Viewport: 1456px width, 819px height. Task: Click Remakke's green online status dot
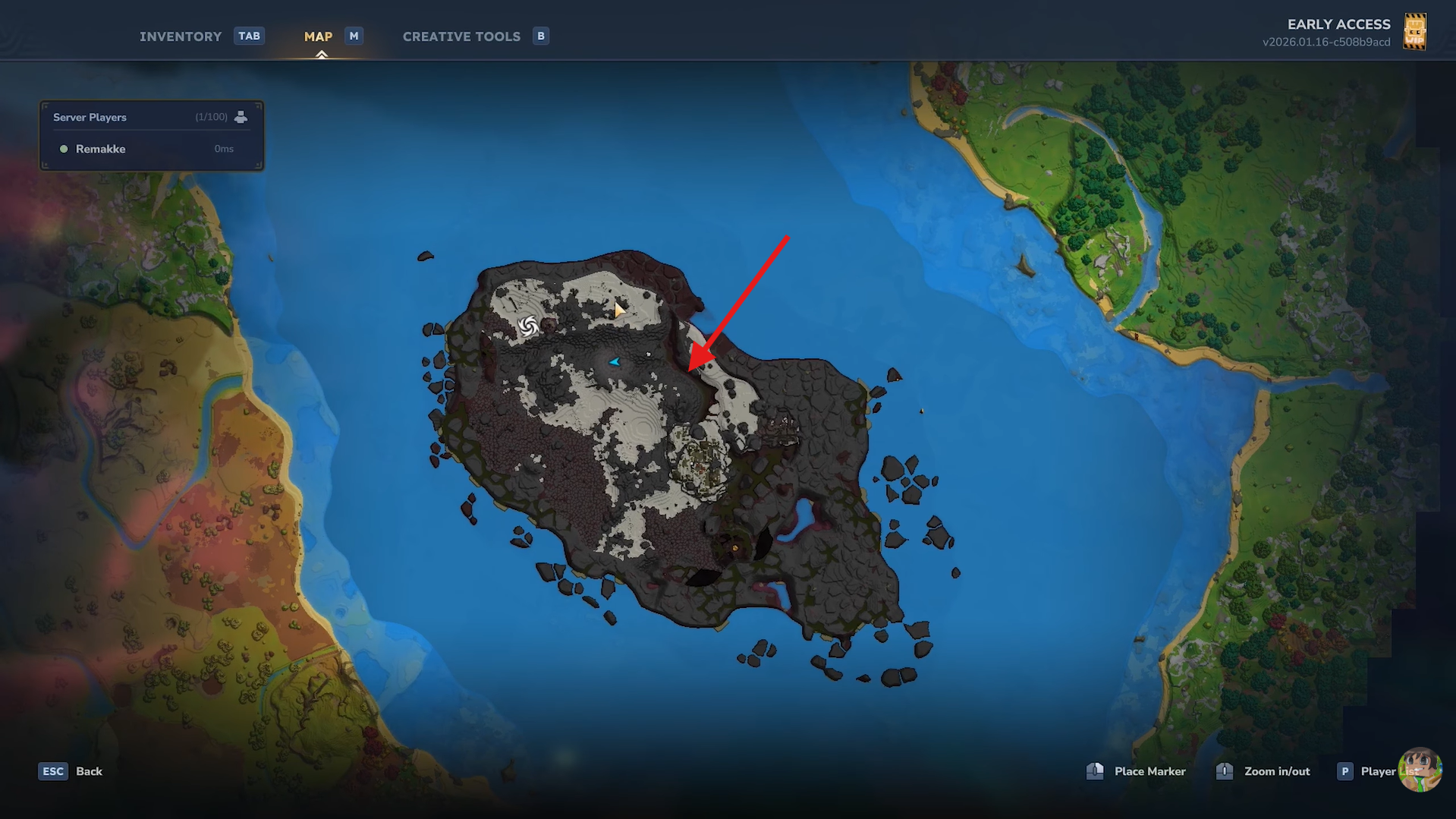tap(64, 149)
